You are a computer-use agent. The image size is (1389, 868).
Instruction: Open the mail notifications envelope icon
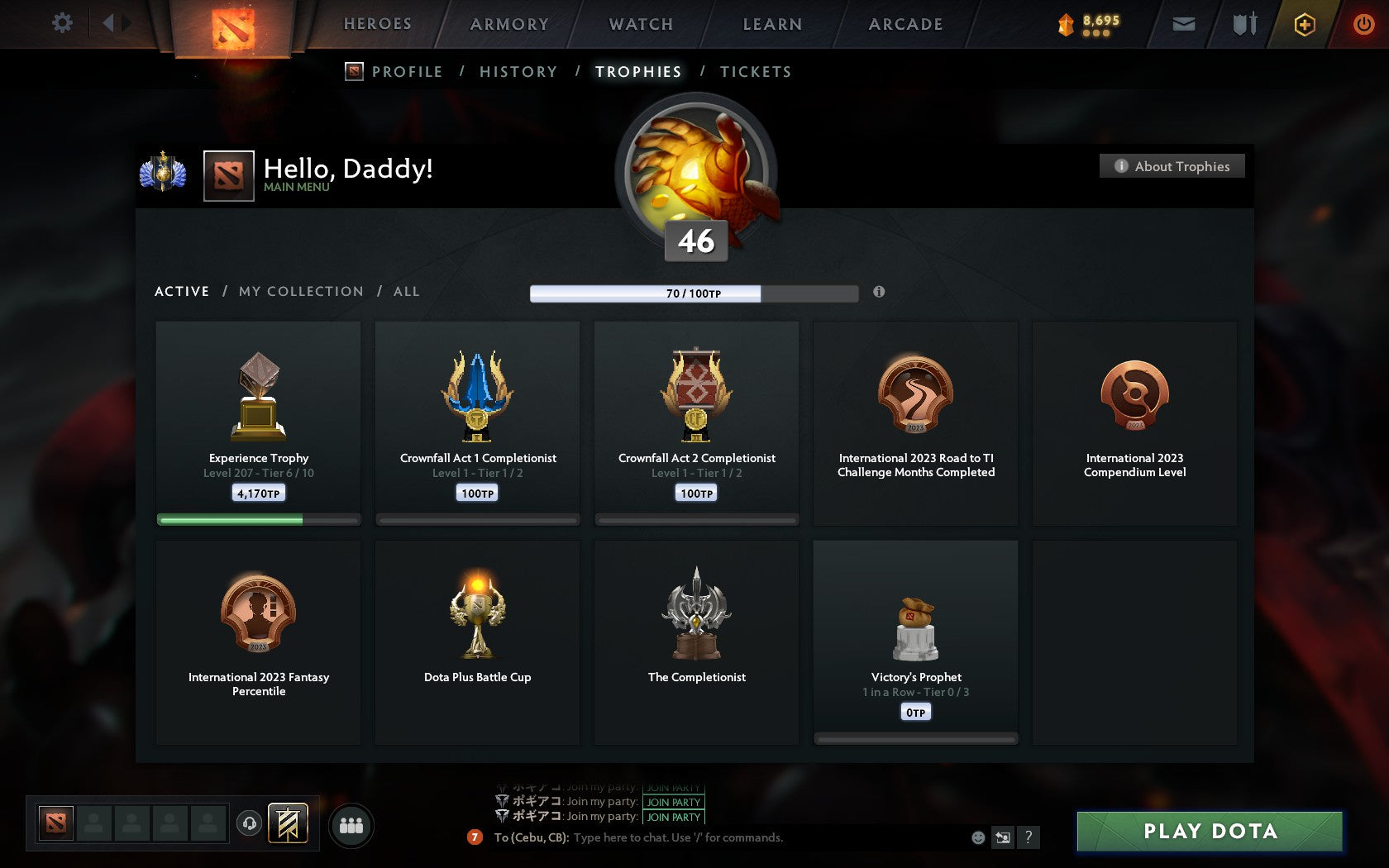1183,24
